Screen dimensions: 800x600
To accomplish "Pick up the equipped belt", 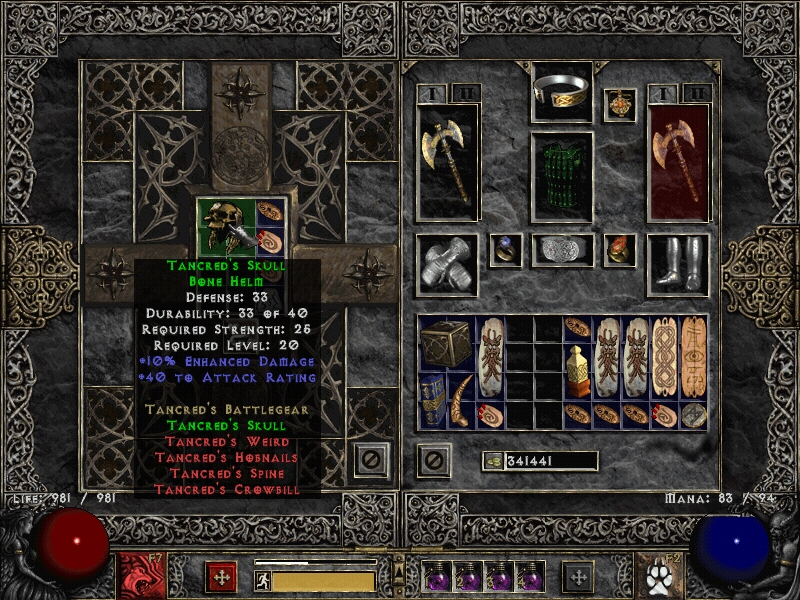I will [562, 250].
